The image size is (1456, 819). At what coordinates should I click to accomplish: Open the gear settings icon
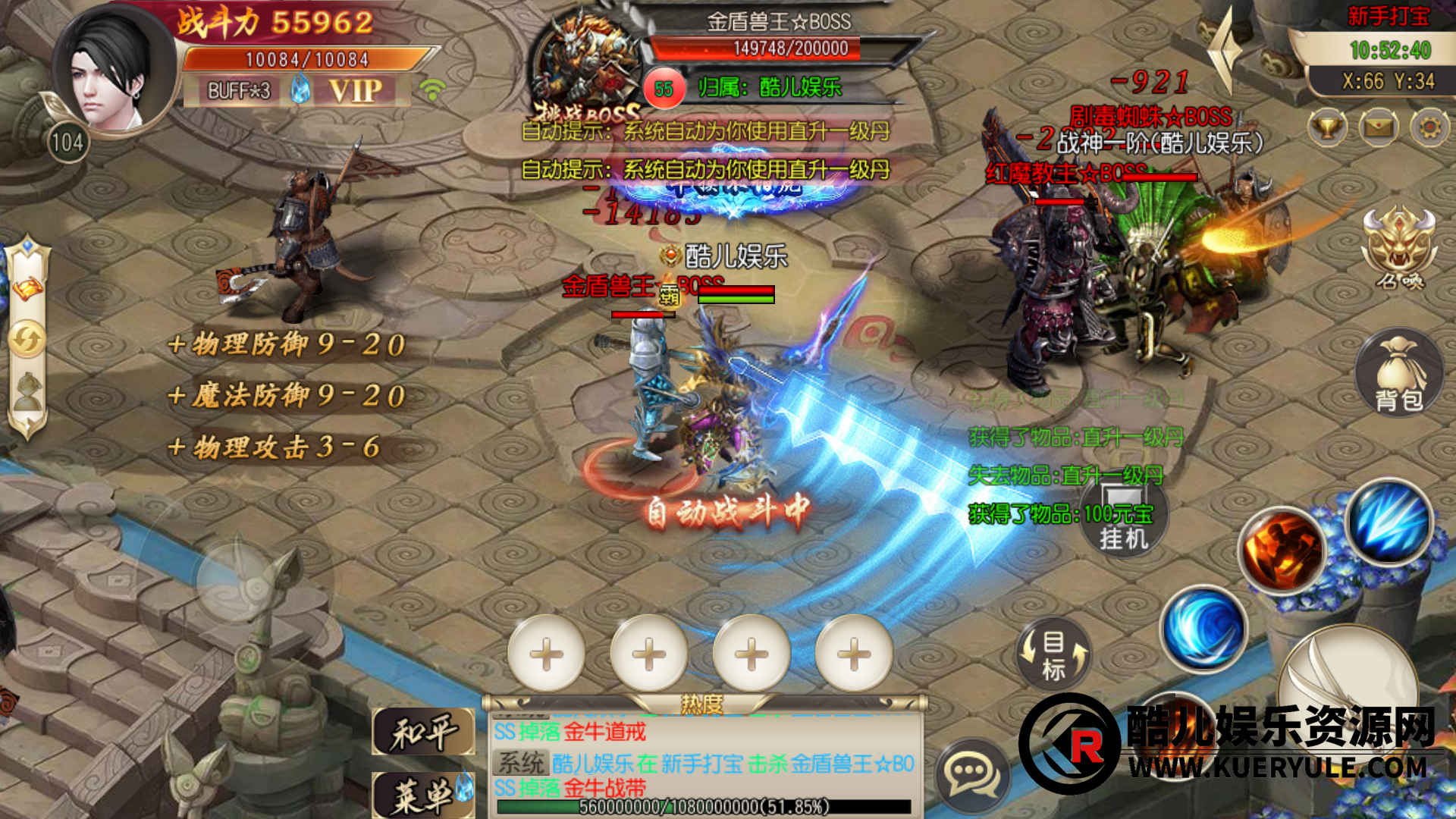(x=1429, y=127)
